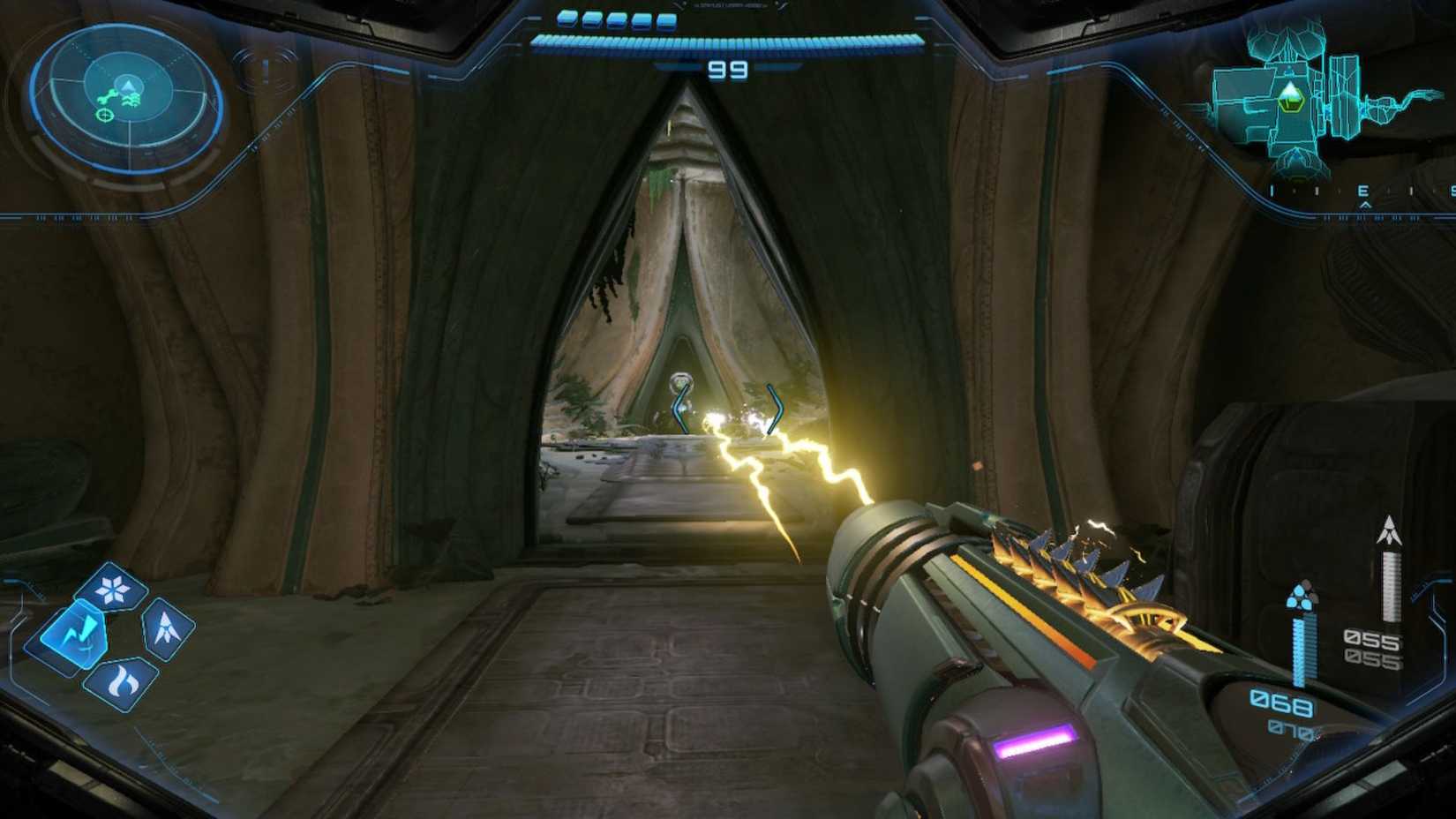The height and width of the screenshot is (819, 1456).
Task: Select the E segment in the map status strip
Action: (x=1363, y=190)
